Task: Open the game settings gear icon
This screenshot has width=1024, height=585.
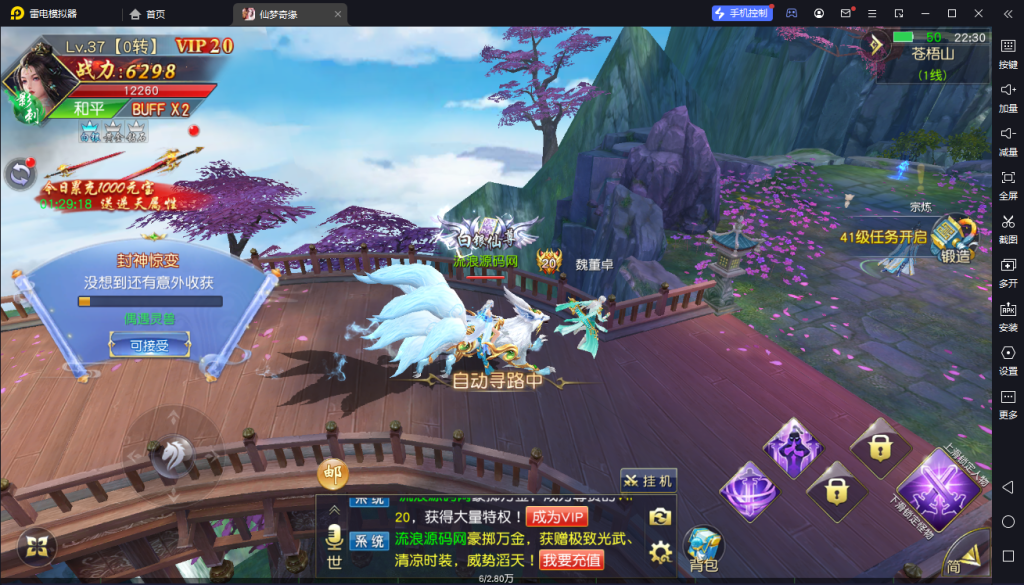Action: (x=659, y=551)
